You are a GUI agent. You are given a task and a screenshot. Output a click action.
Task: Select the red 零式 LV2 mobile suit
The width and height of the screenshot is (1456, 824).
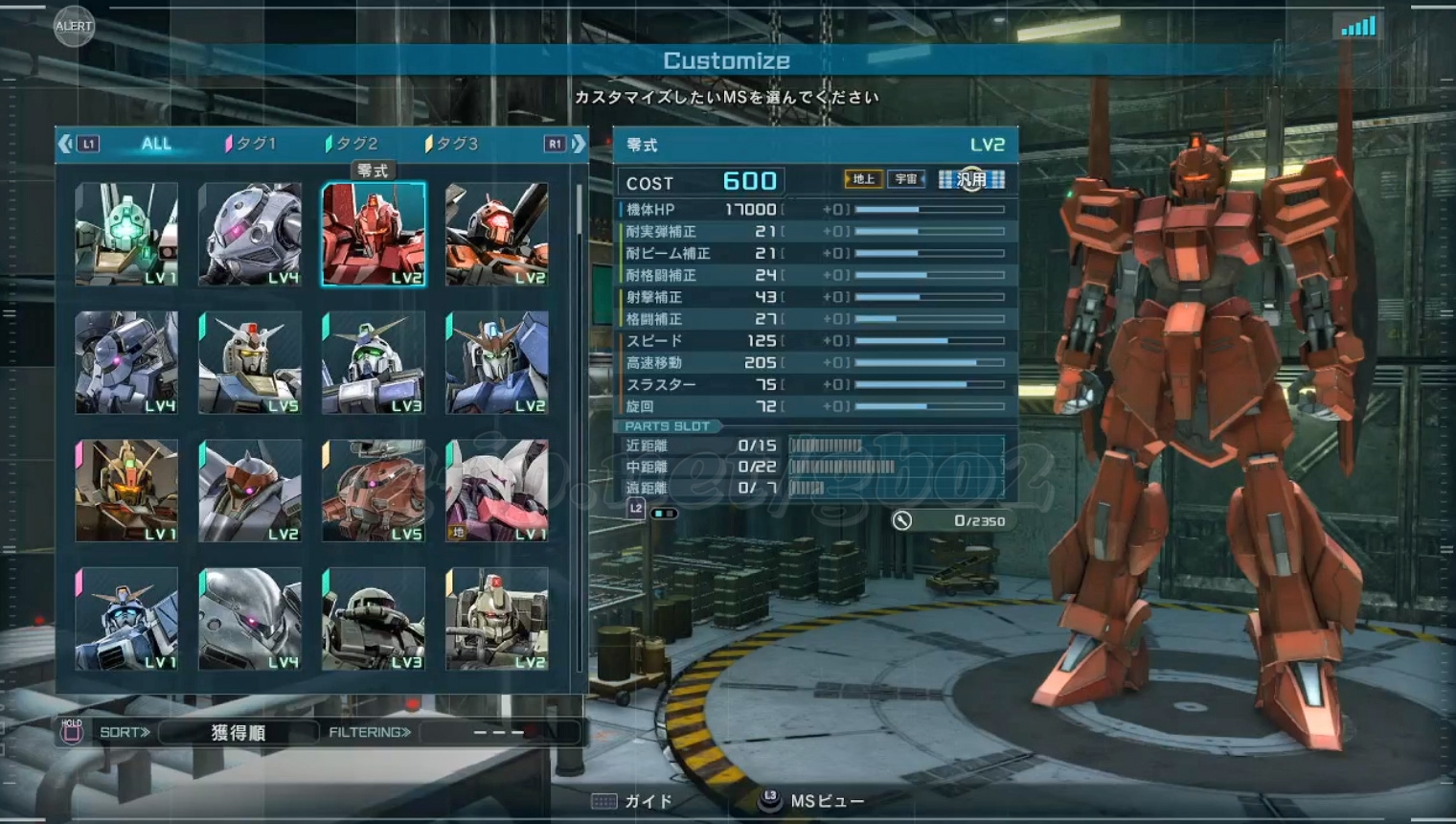coord(374,235)
